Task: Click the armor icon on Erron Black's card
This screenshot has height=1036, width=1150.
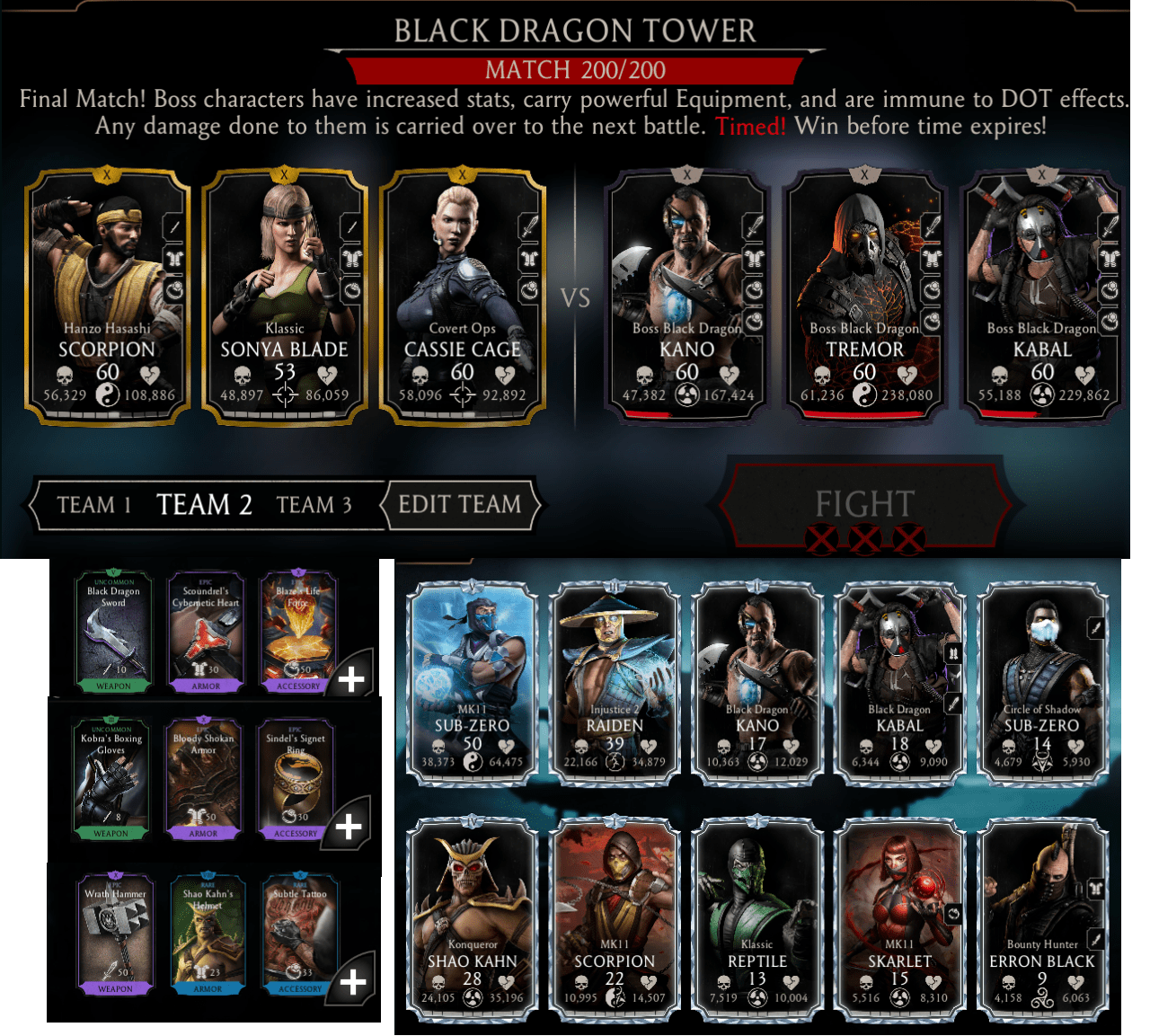Action: click(x=1096, y=888)
